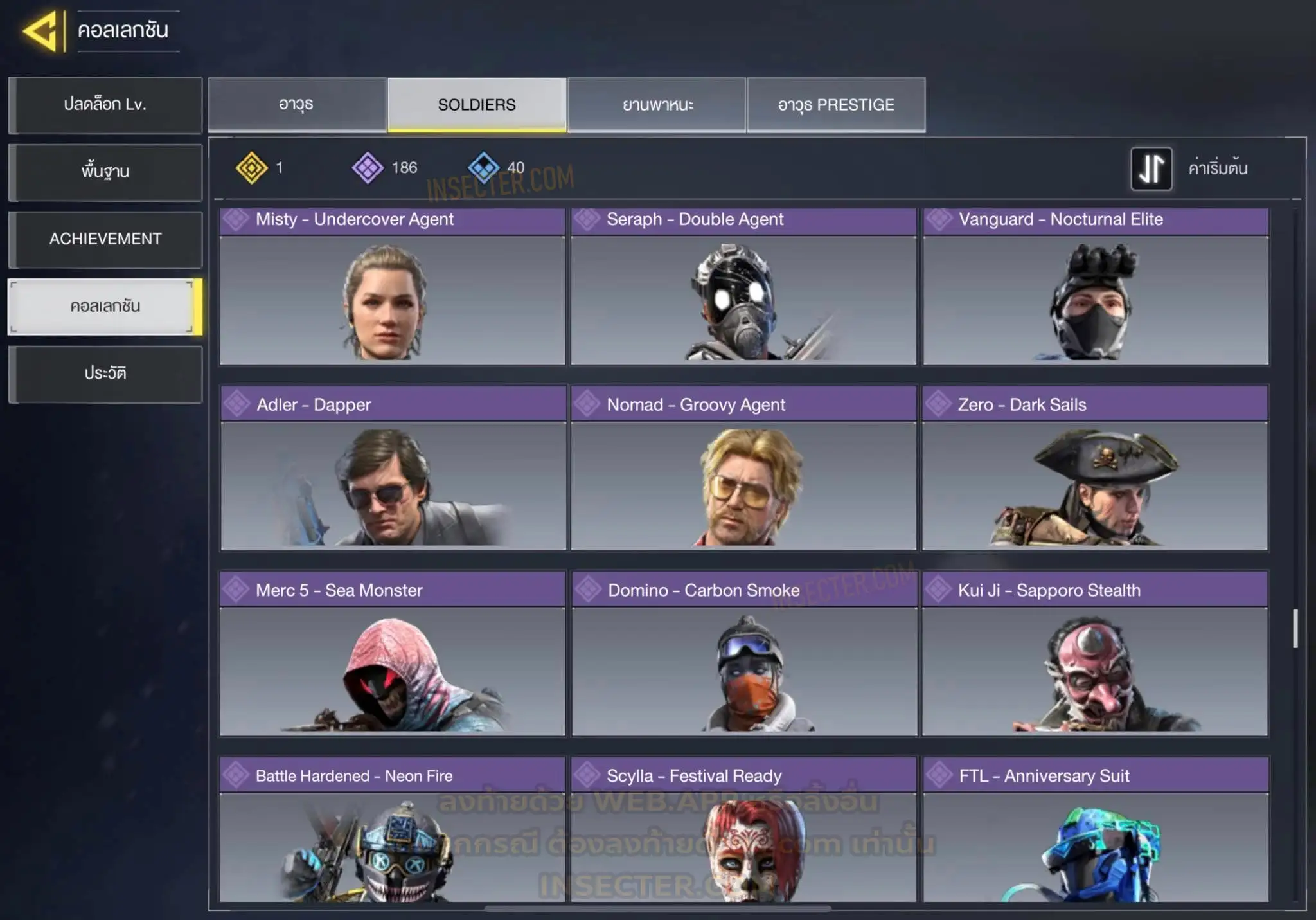Click the sort order arrows button
The image size is (1316, 920).
(x=1151, y=168)
